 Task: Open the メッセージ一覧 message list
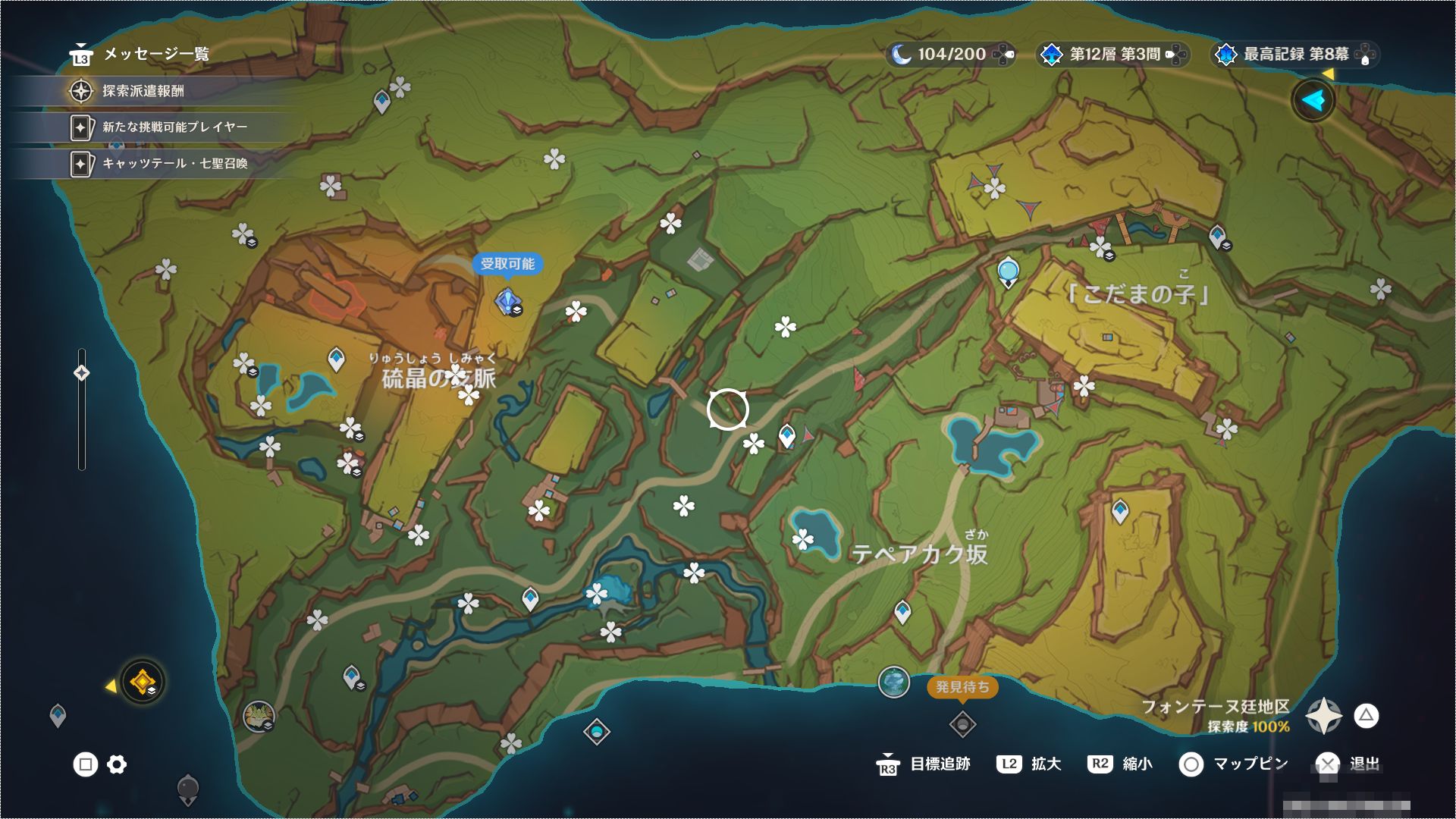pyautogui.click(x=140, y=54)
